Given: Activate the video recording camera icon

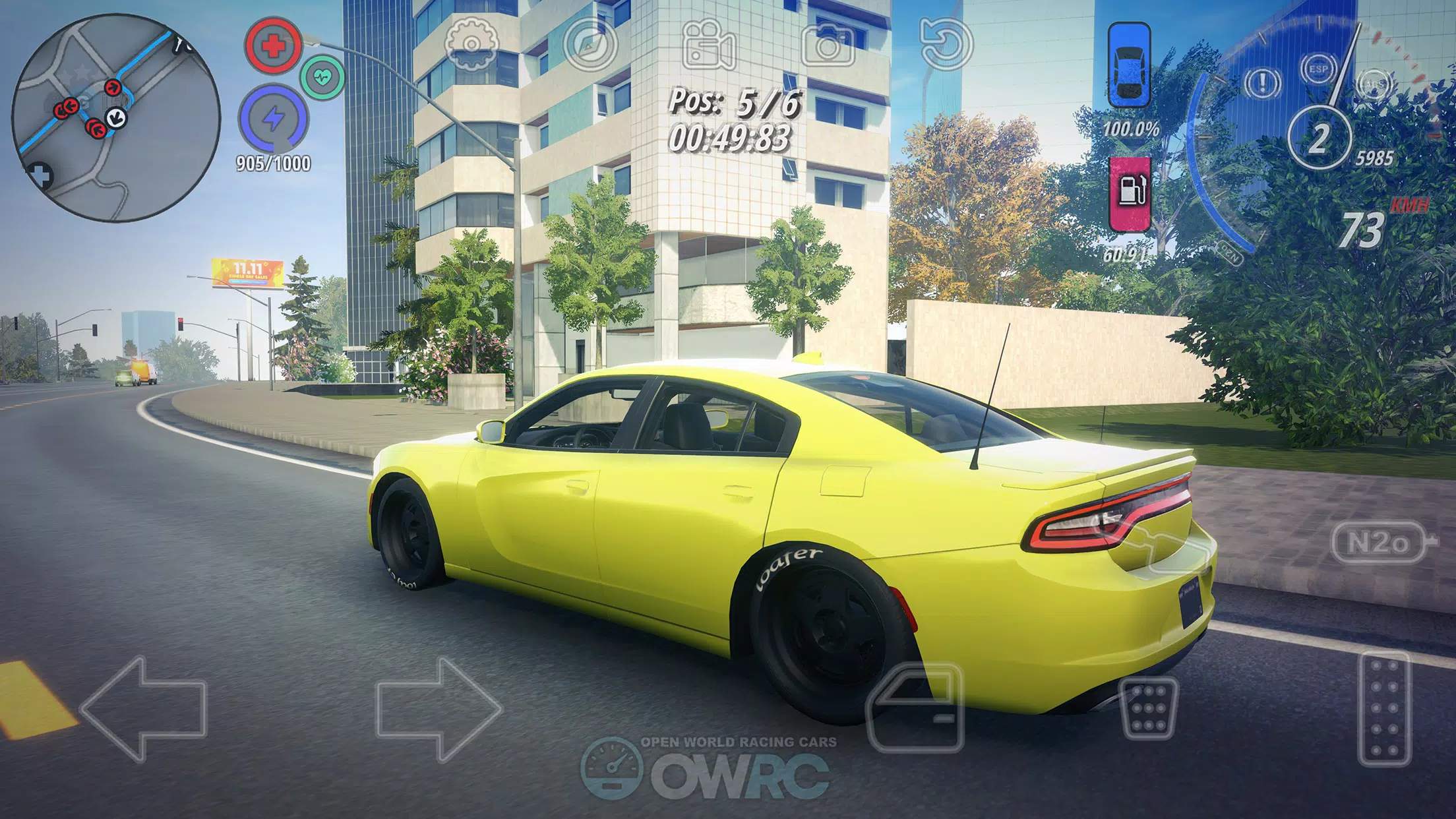Looking at the screenshot, I should 707,45.
